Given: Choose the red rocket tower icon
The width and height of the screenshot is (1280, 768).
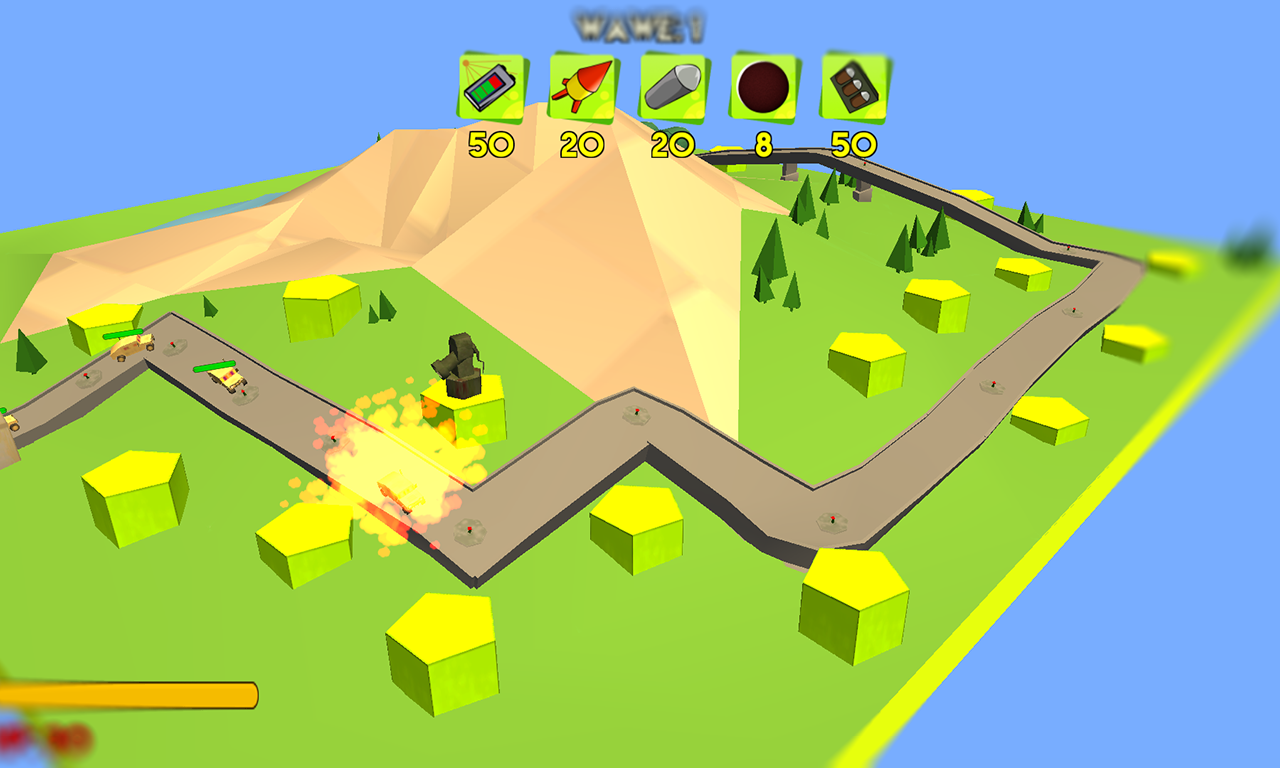Looking at the screenshot, I should click(x=582, y=88).
